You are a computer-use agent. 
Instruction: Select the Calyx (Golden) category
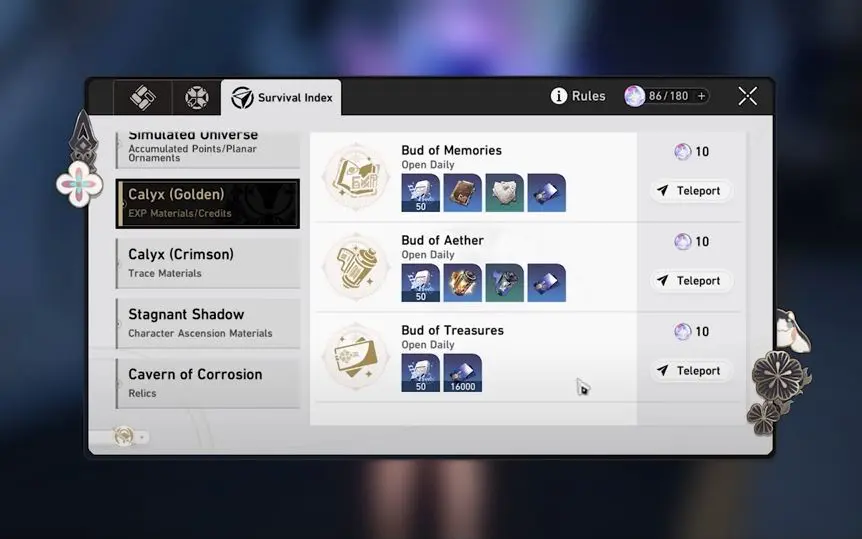coord(208,203)
